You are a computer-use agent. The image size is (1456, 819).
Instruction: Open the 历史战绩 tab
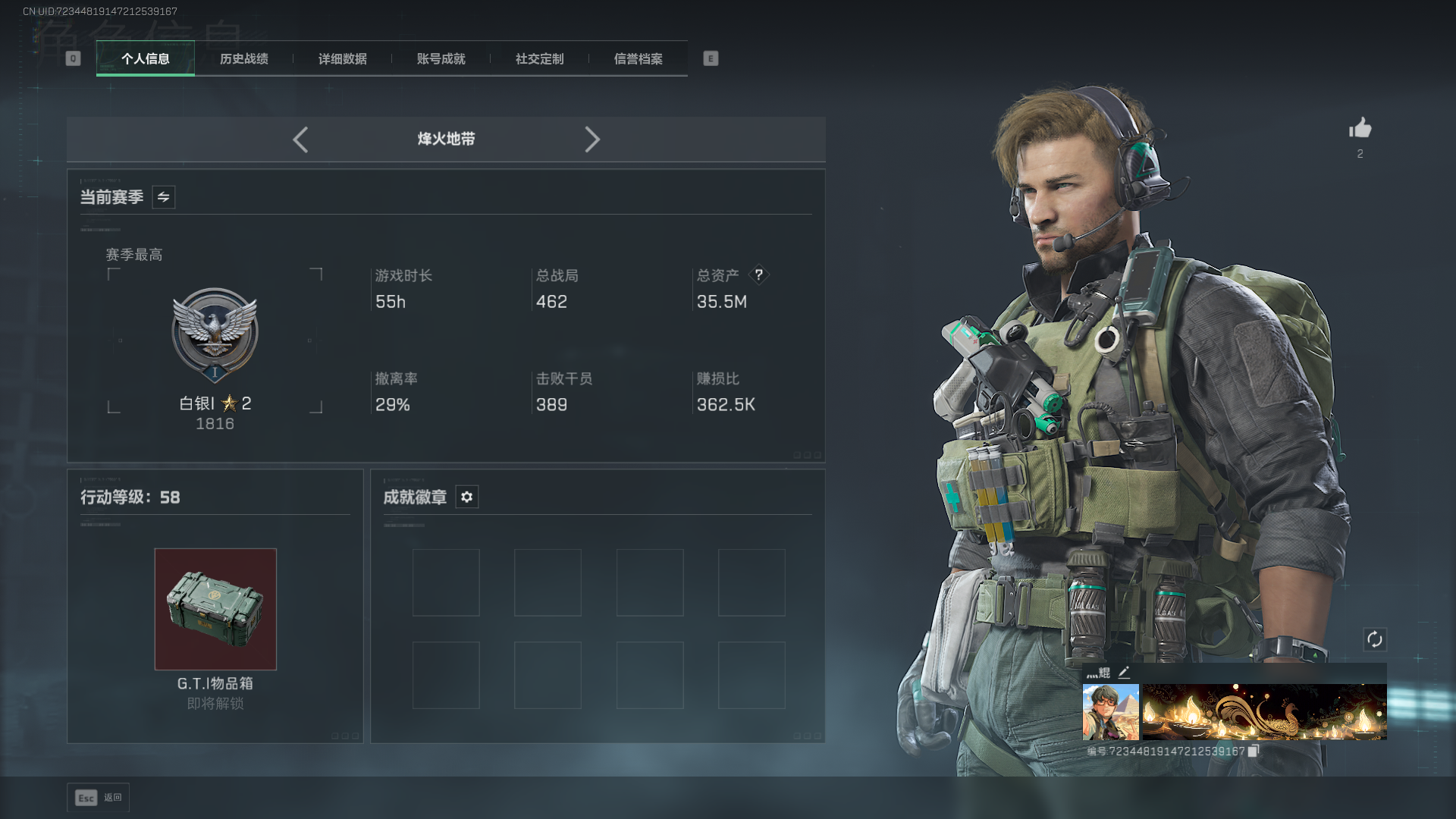[244, 59]
